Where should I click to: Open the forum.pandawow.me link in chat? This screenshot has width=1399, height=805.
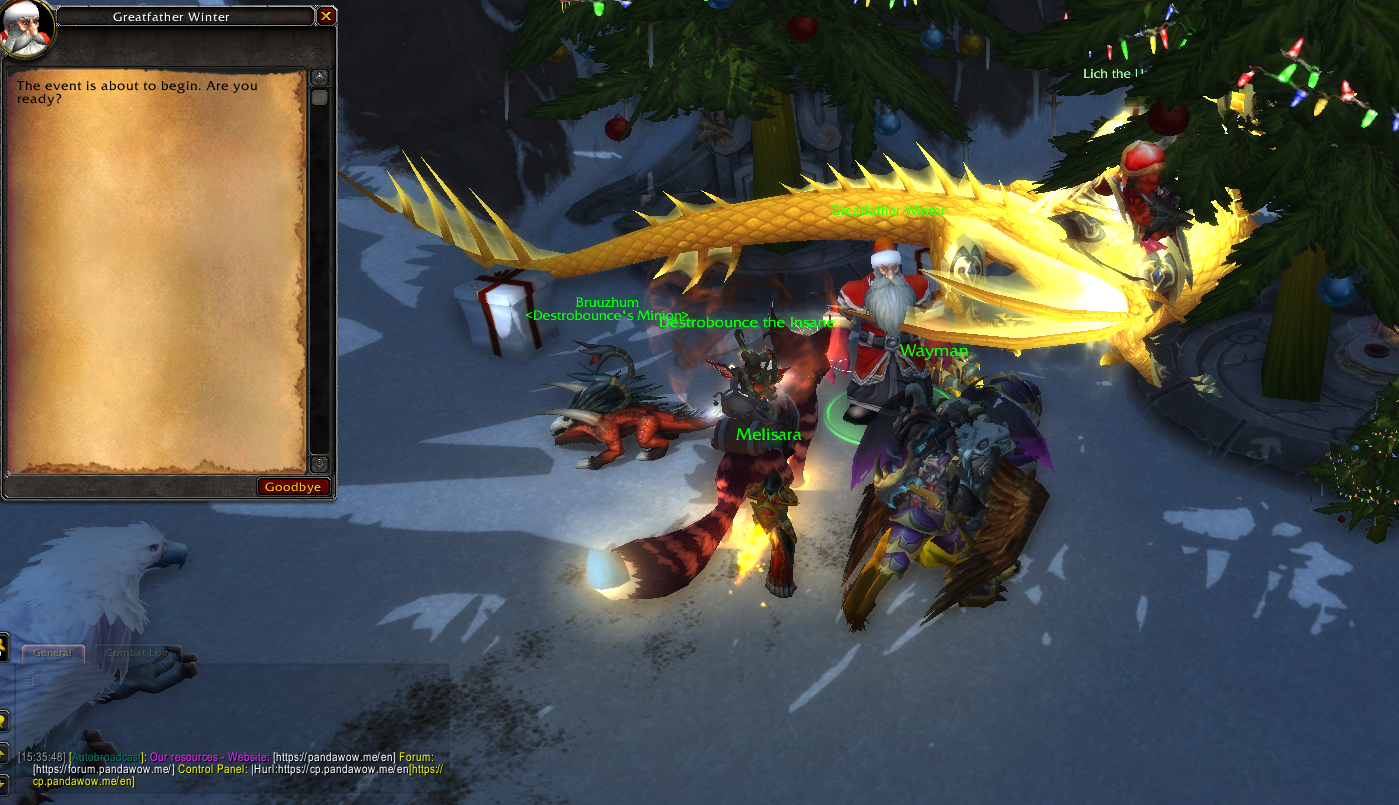coord(103,769)
